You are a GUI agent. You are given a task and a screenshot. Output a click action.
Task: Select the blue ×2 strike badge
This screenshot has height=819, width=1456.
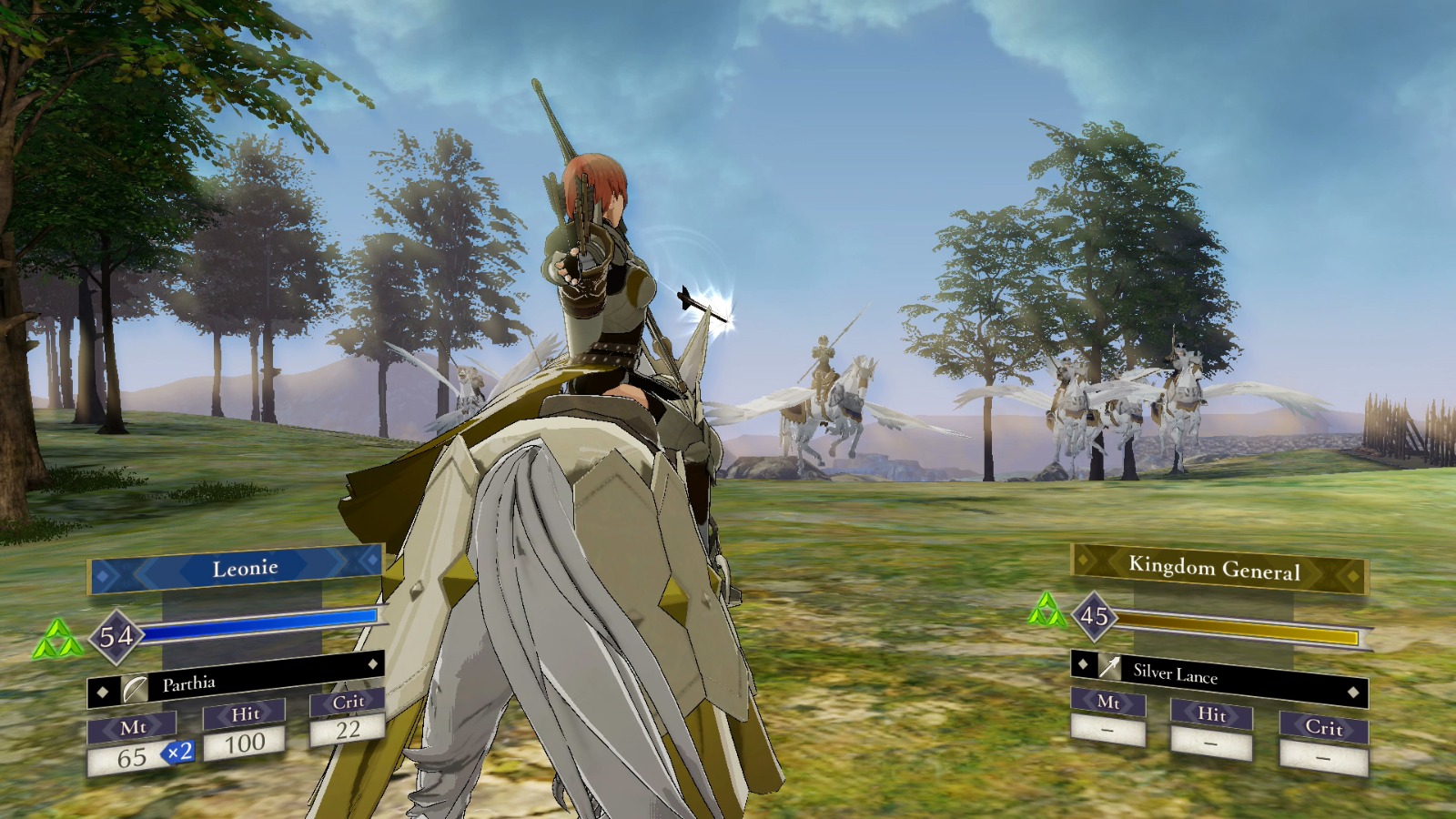[x=177, y=752]
